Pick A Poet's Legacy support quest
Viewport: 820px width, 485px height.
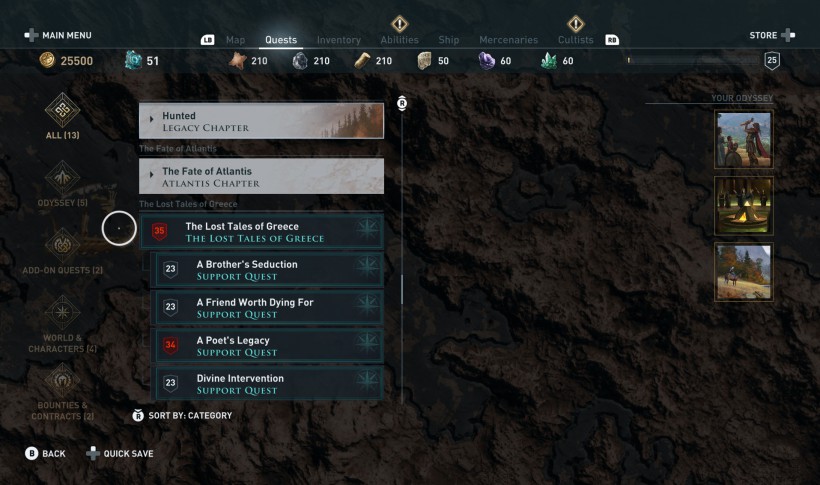[x=267, y=346]
